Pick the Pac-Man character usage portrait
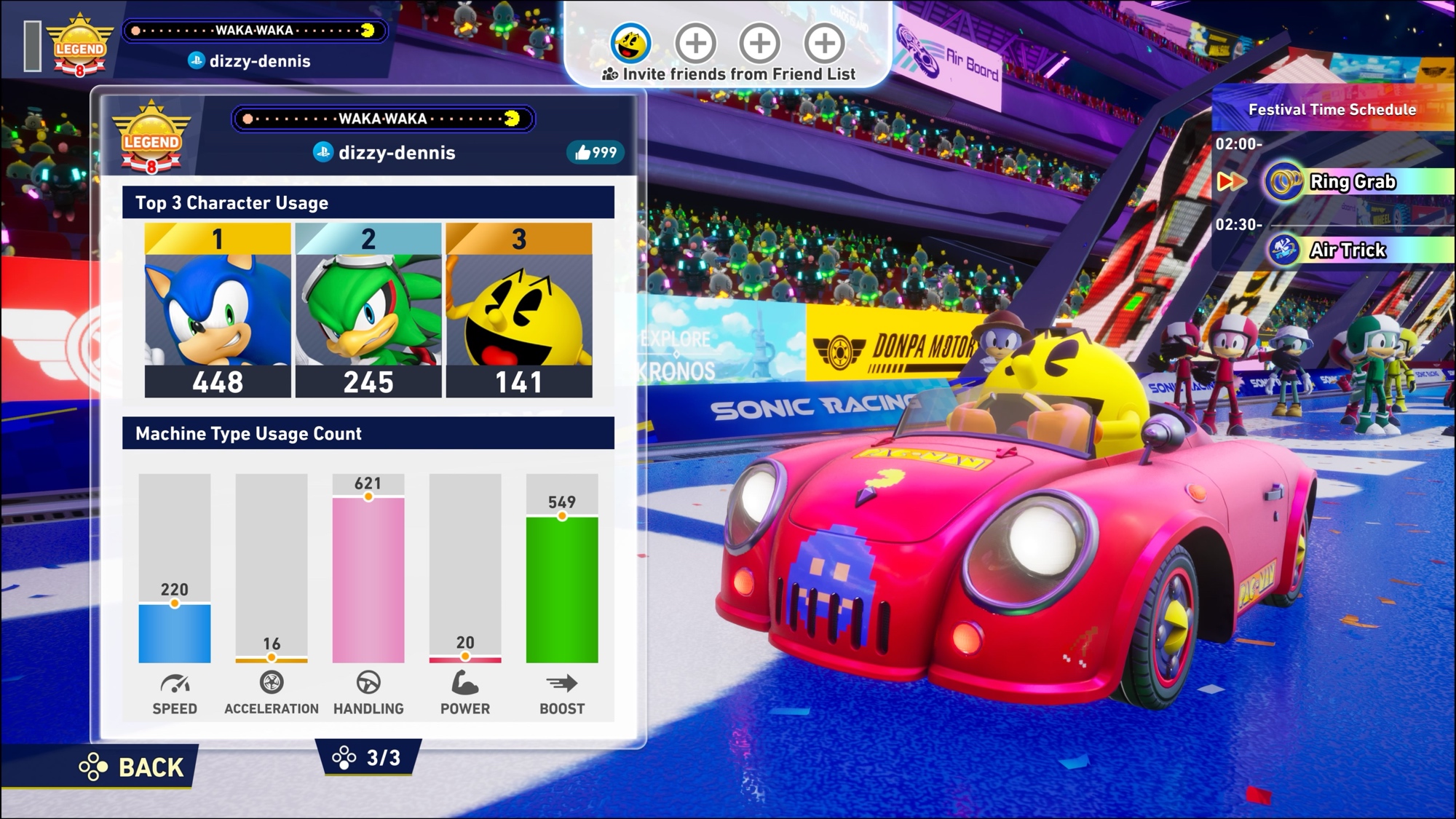 (x=519, y=309)
